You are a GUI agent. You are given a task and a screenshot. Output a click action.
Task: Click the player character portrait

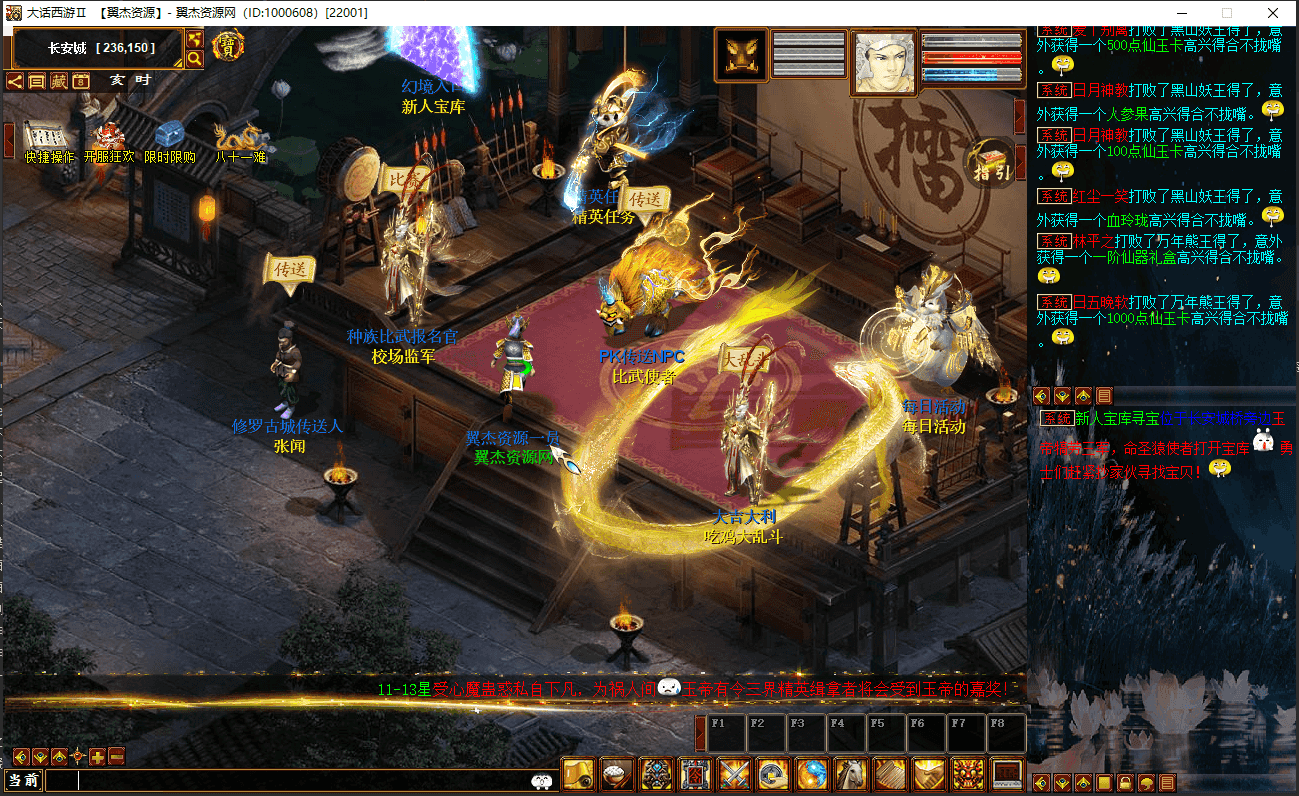coord(883,62)
